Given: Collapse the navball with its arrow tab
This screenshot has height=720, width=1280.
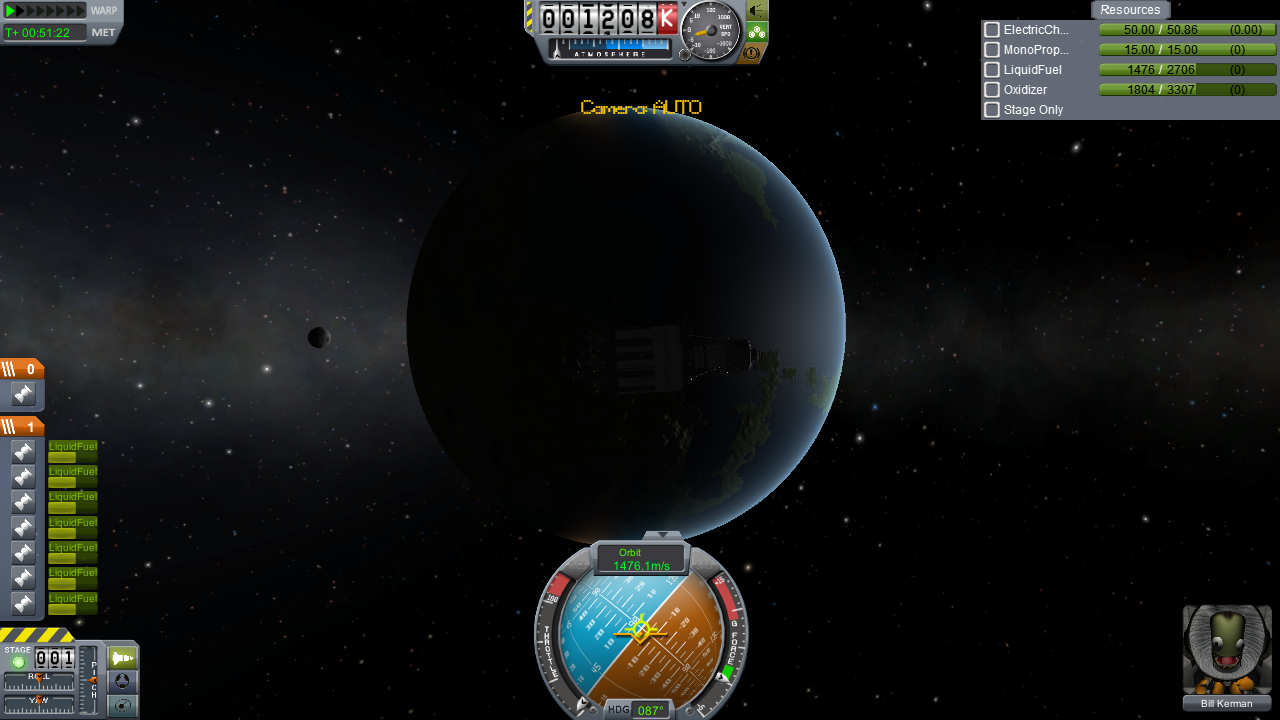Looking at the screenshot, I should (661, 536).
